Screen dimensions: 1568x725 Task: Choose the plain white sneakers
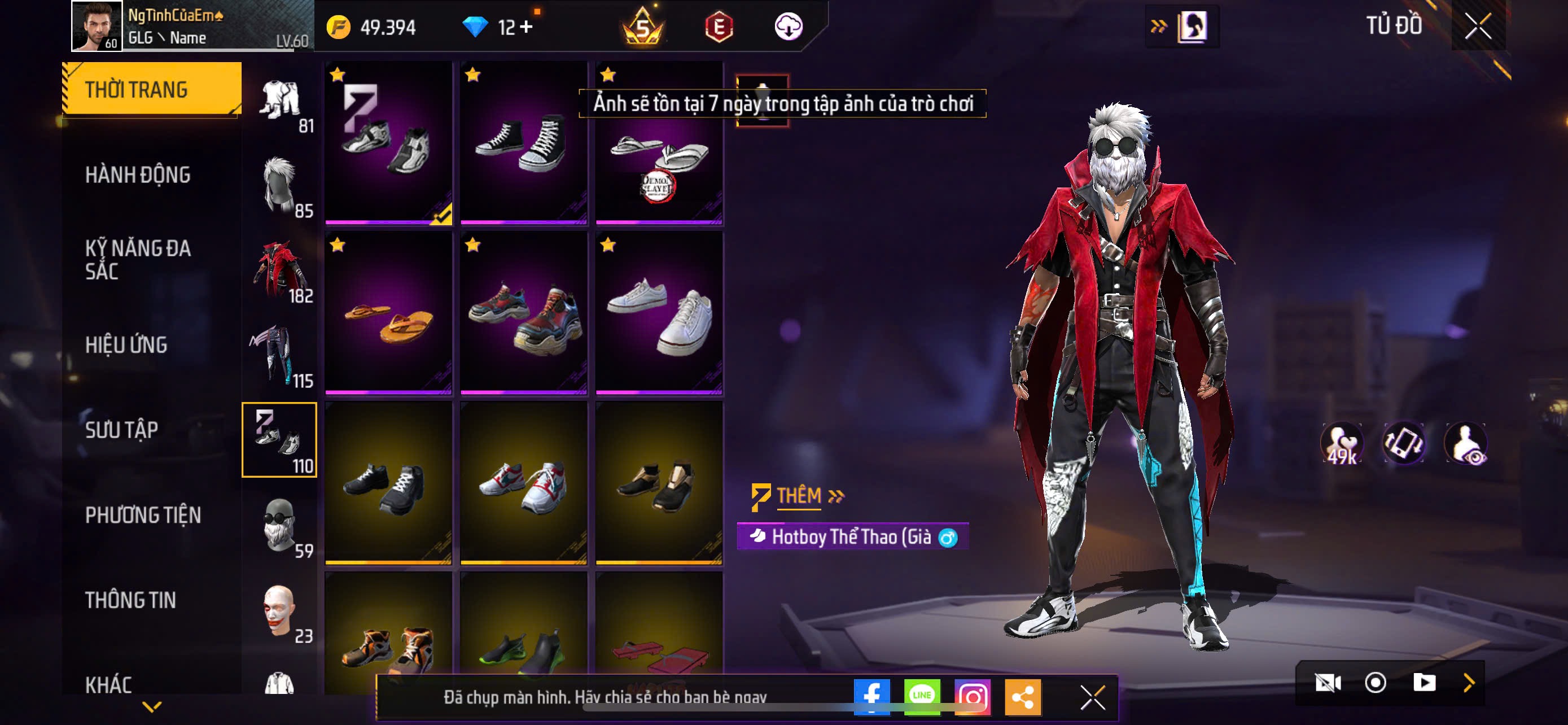[x=659, y=313]
